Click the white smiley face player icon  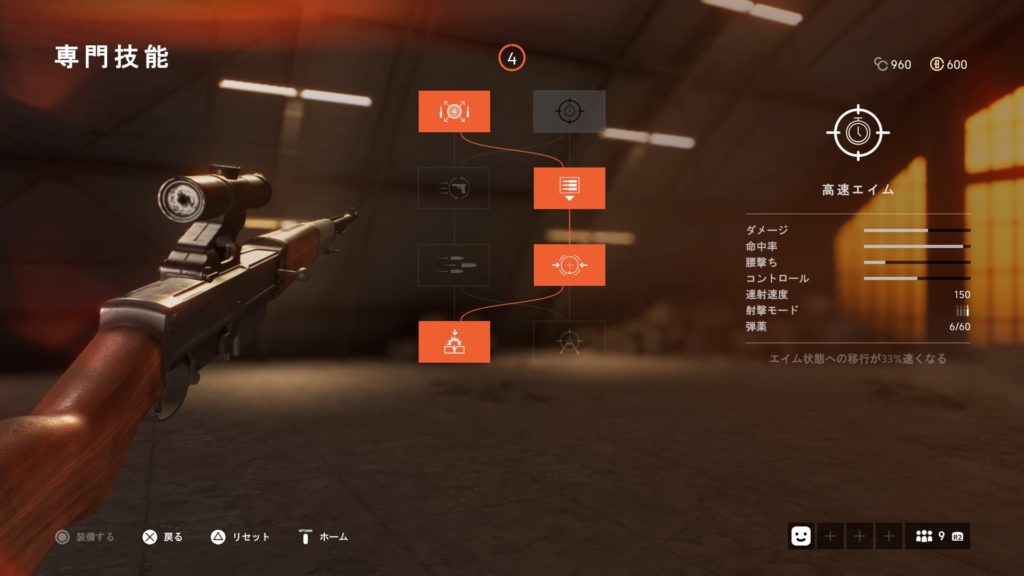pyautogui.click(x=801, y=537)
